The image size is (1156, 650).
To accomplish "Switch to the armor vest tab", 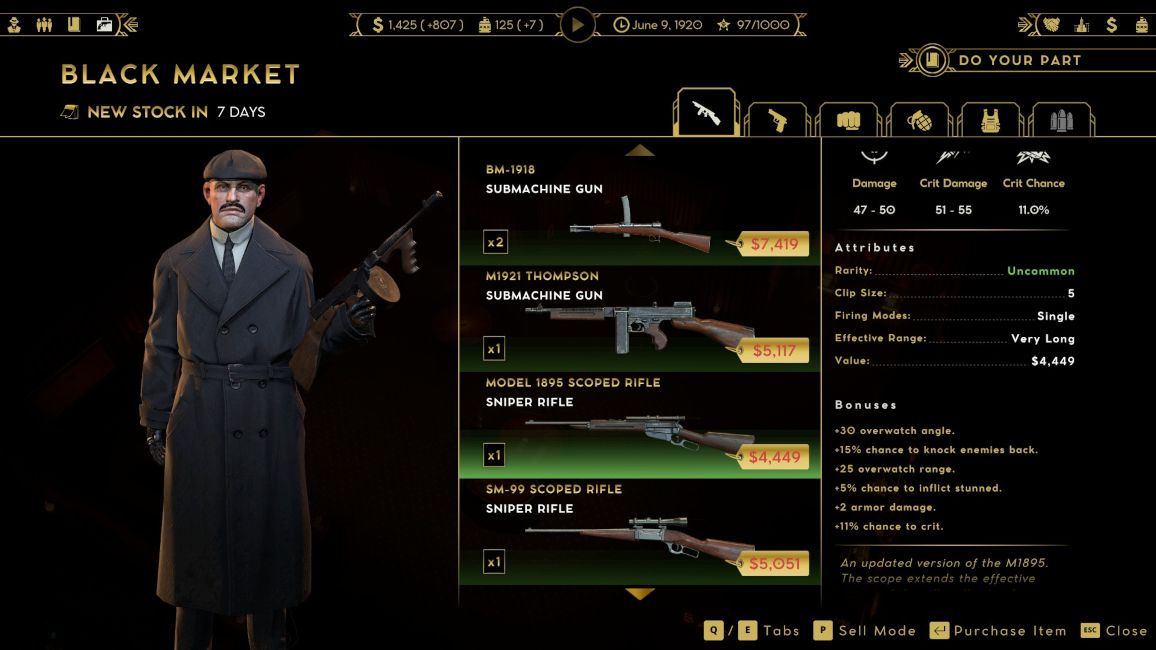I will [x=990, y=120].
